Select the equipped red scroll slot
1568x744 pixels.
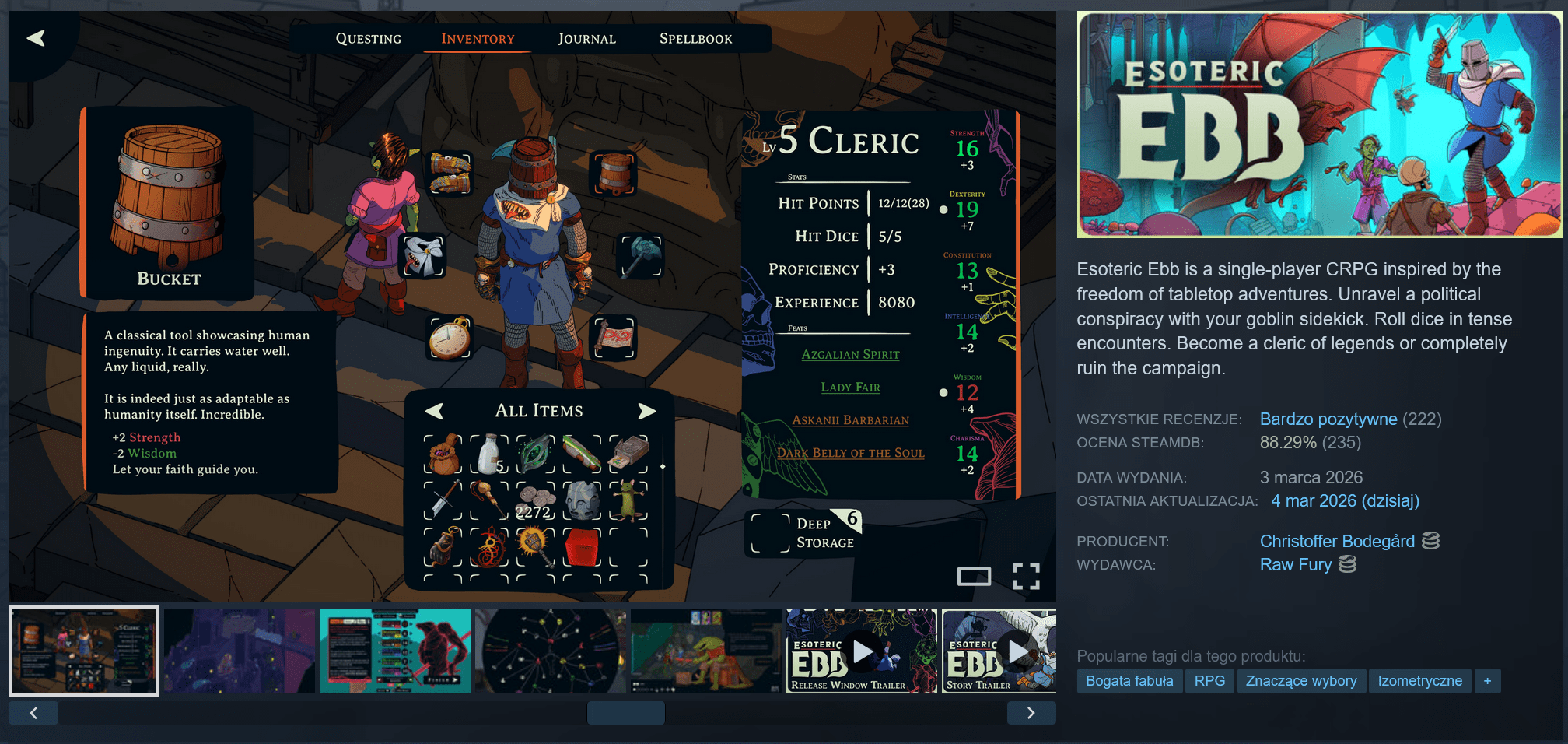coord(614,339)
